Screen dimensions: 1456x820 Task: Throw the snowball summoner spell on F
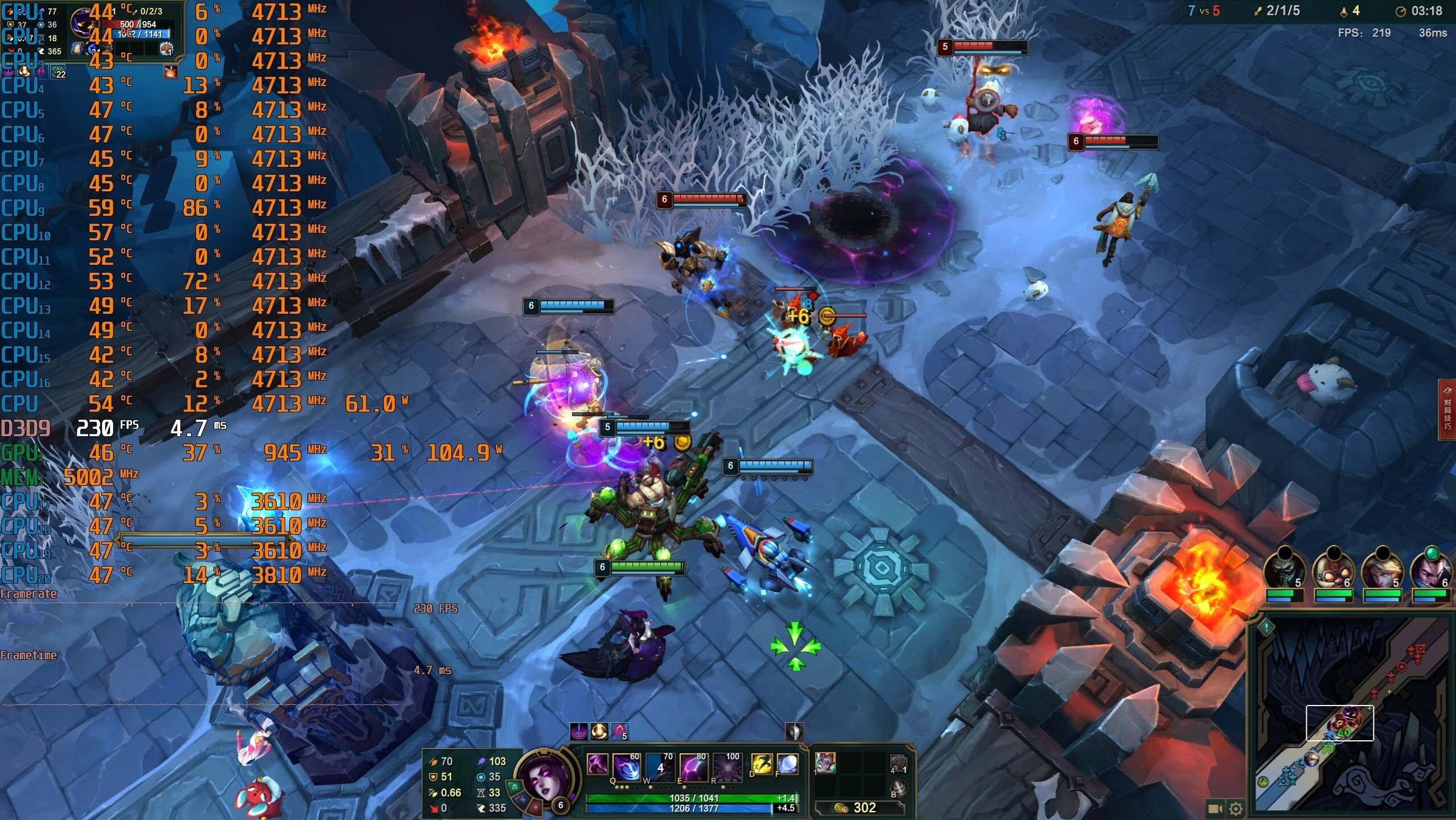(x=787, y=764)
